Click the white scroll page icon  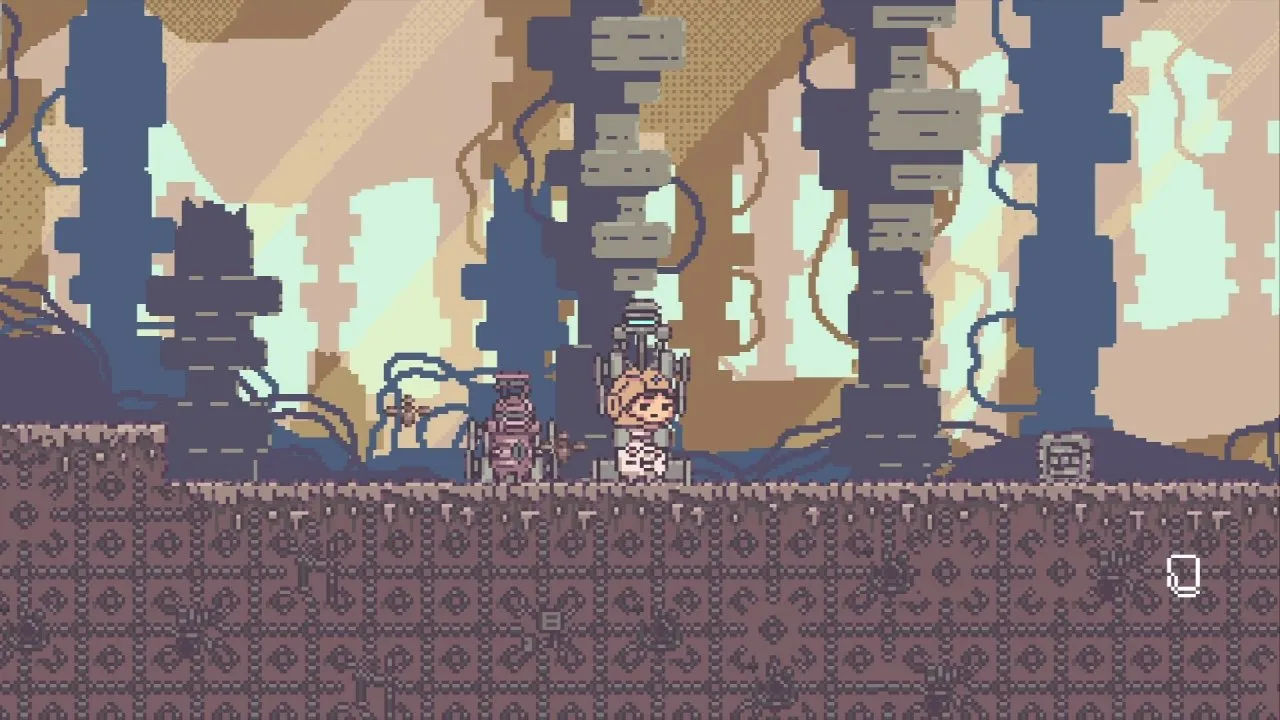(x=1183, y=577)
